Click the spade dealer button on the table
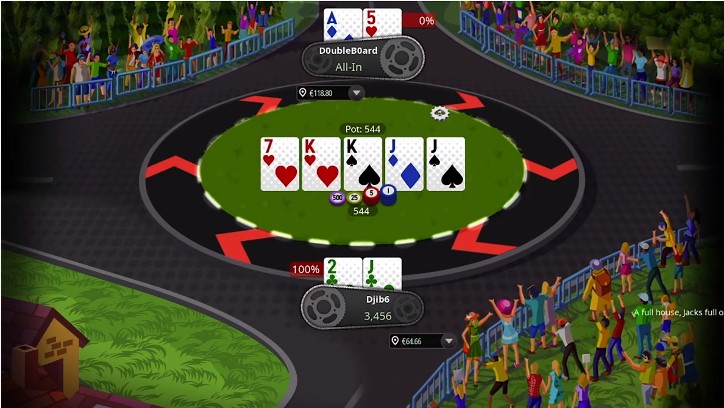 pyautogui.click(x=439, y=113)
